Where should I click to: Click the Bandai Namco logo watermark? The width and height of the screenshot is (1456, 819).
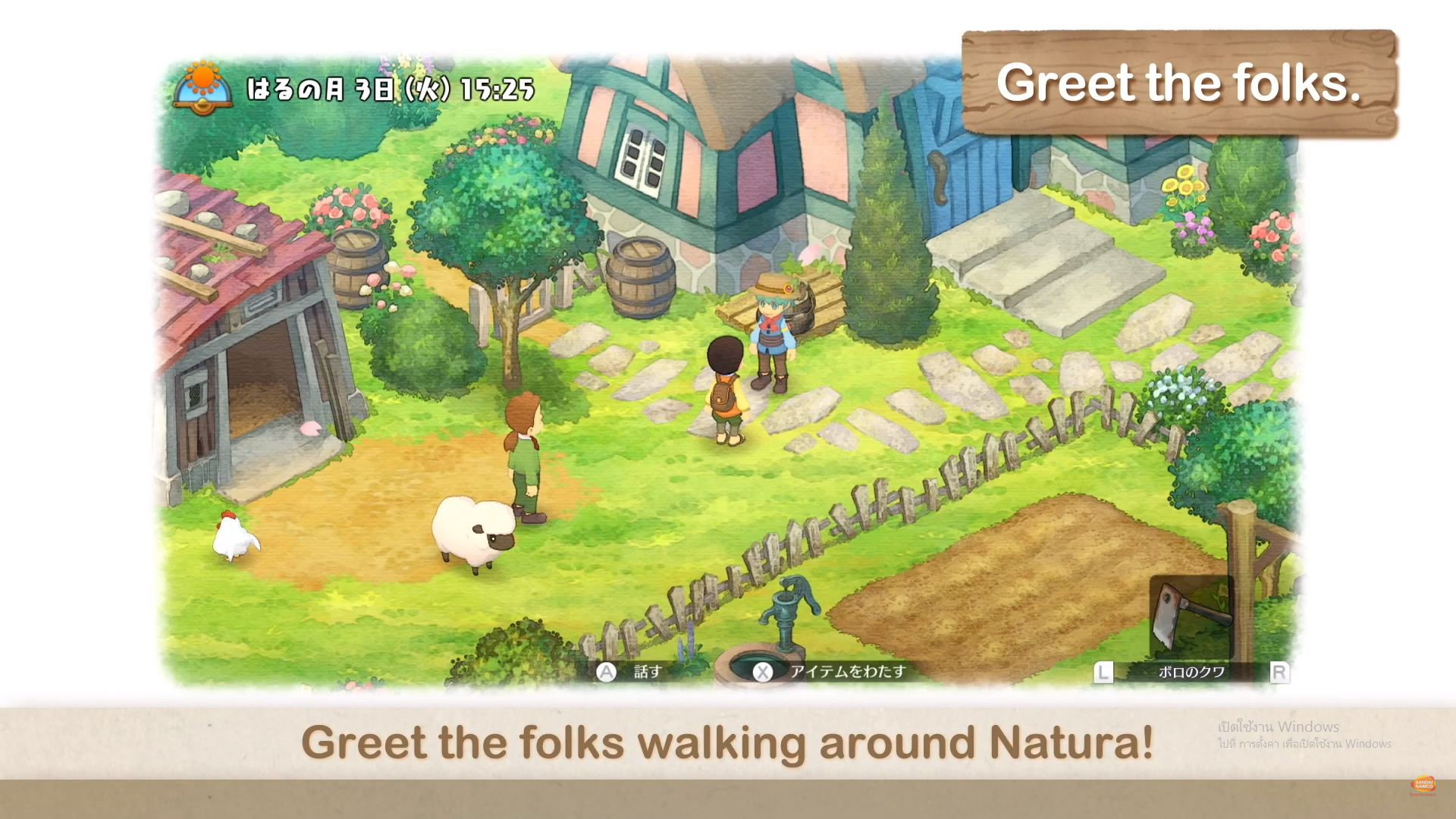(1423, 785)
